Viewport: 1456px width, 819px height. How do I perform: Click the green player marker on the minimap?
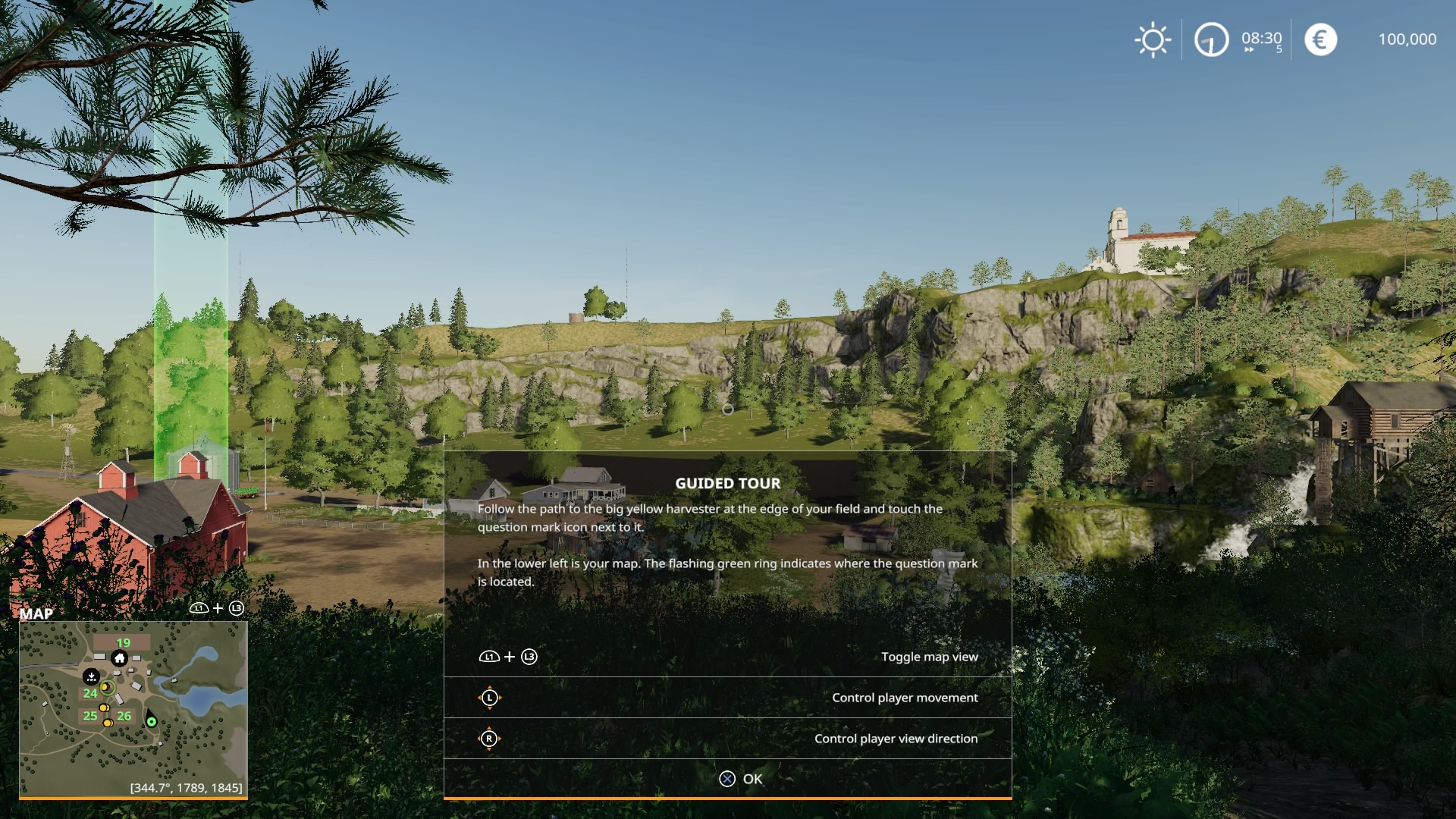click(x=152, y=721)
